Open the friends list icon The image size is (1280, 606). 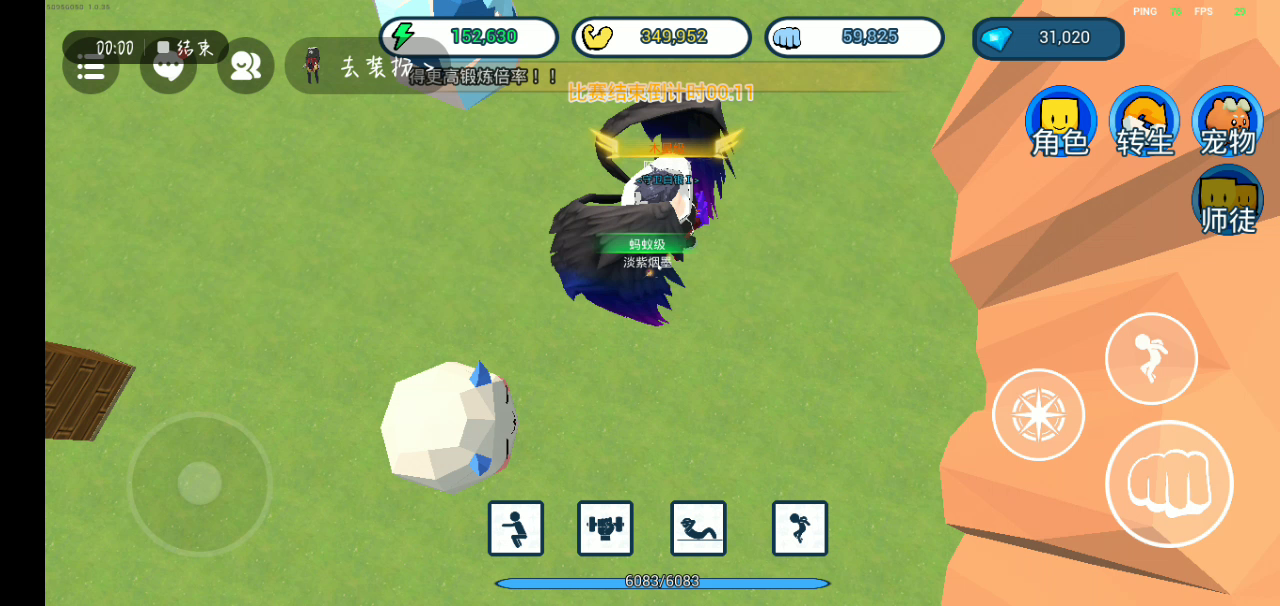coord(245,67)
